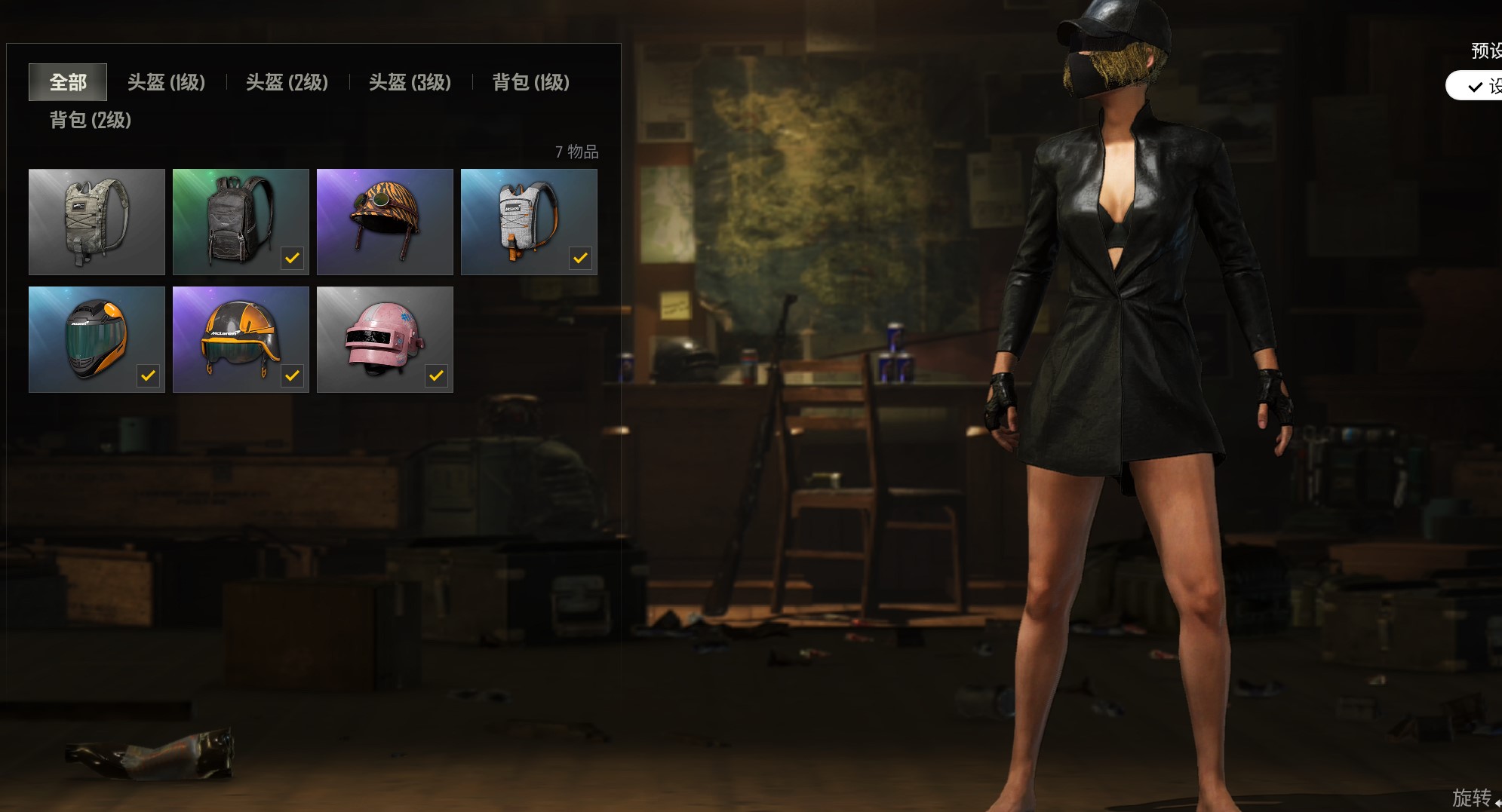This screenshot has height=812, width=1502.
Task: Toggle the checkmark on the black backpack
Action: tap(292, 257)
